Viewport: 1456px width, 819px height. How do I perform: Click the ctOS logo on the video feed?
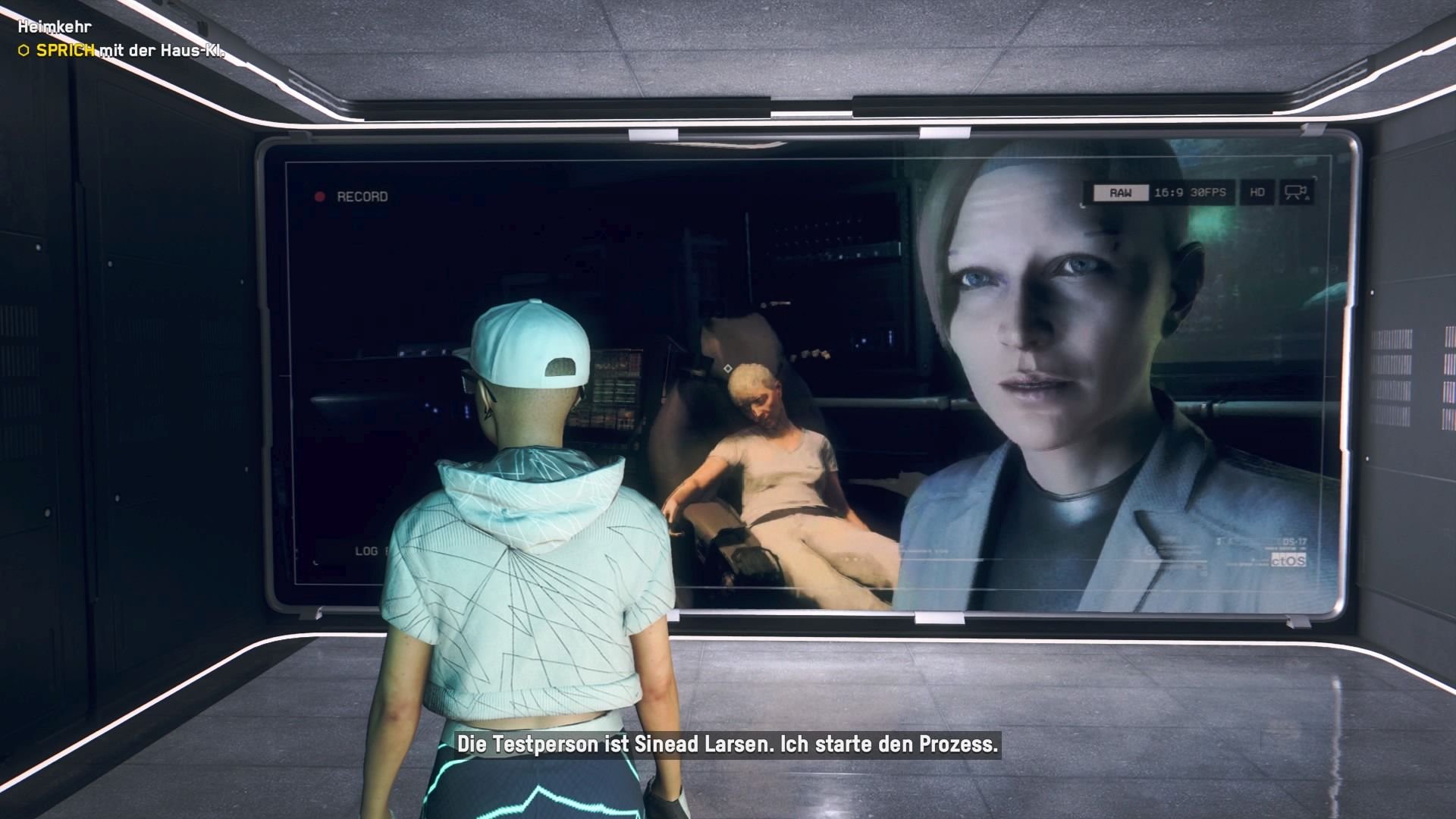click(1288, 560)
